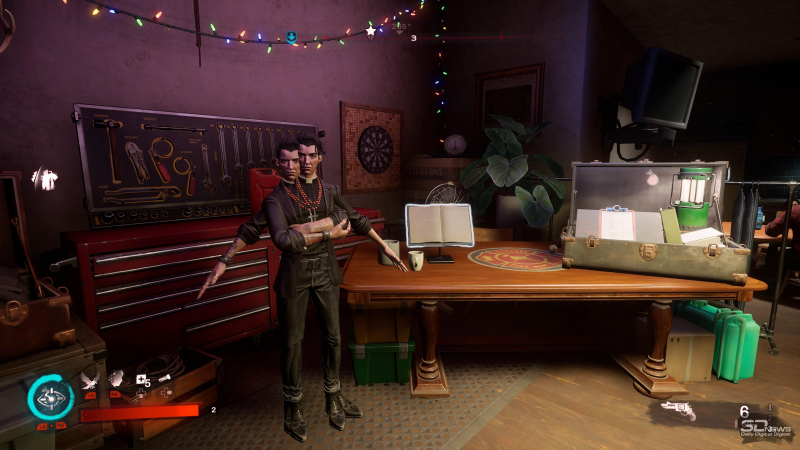Click the blue arrow compass marker
The width and height of the screenshot is (800, 450).
291,38
